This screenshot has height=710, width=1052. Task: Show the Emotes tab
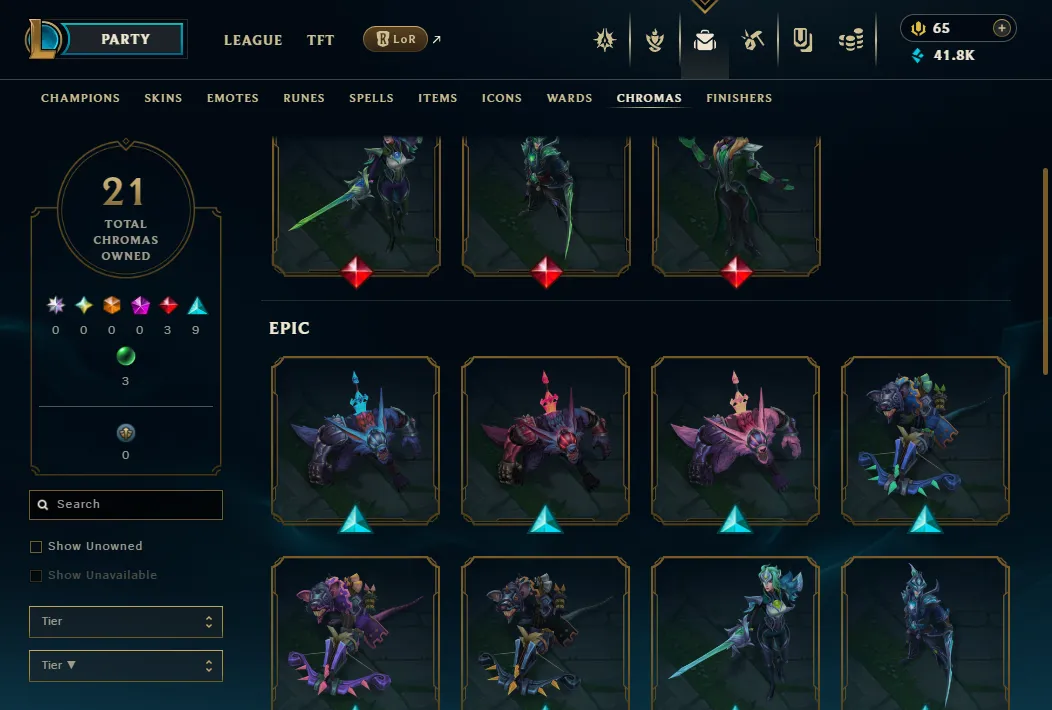(233, 98)
